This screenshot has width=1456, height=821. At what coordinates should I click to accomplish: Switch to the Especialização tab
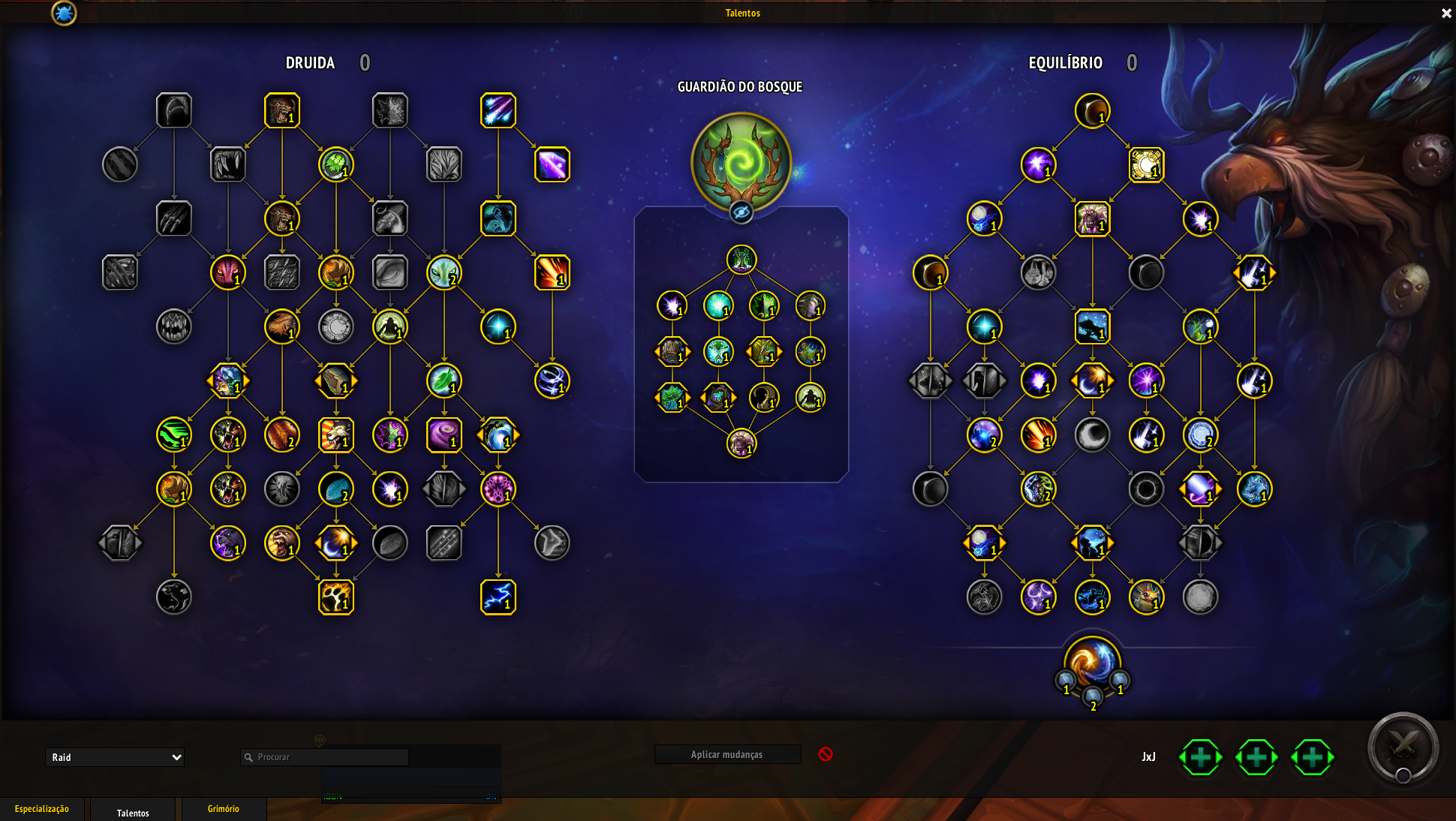[42, 809]
